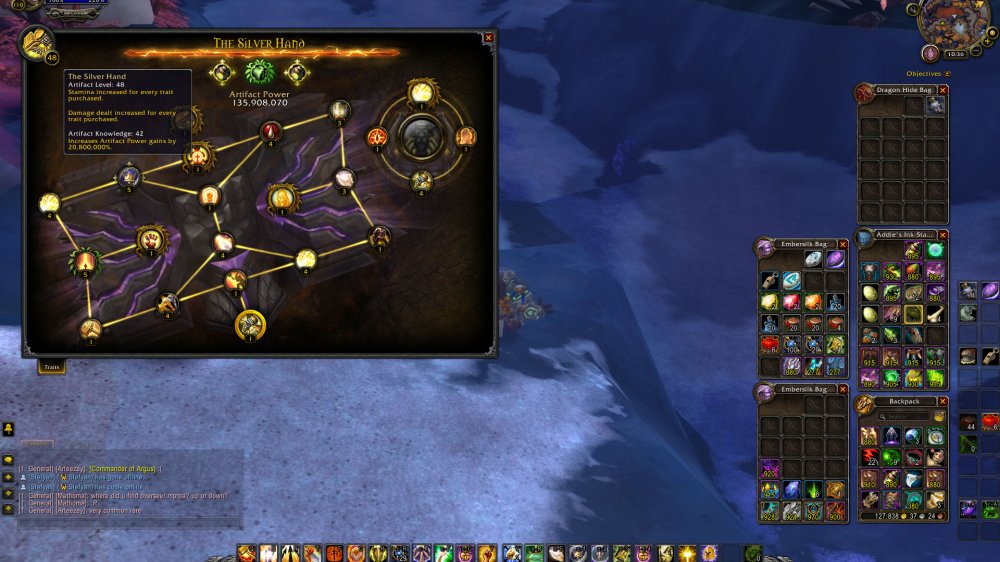Close the Dragon Hide Bag
The height and width of the screenshot is (562, 1000).
point(942,90)
